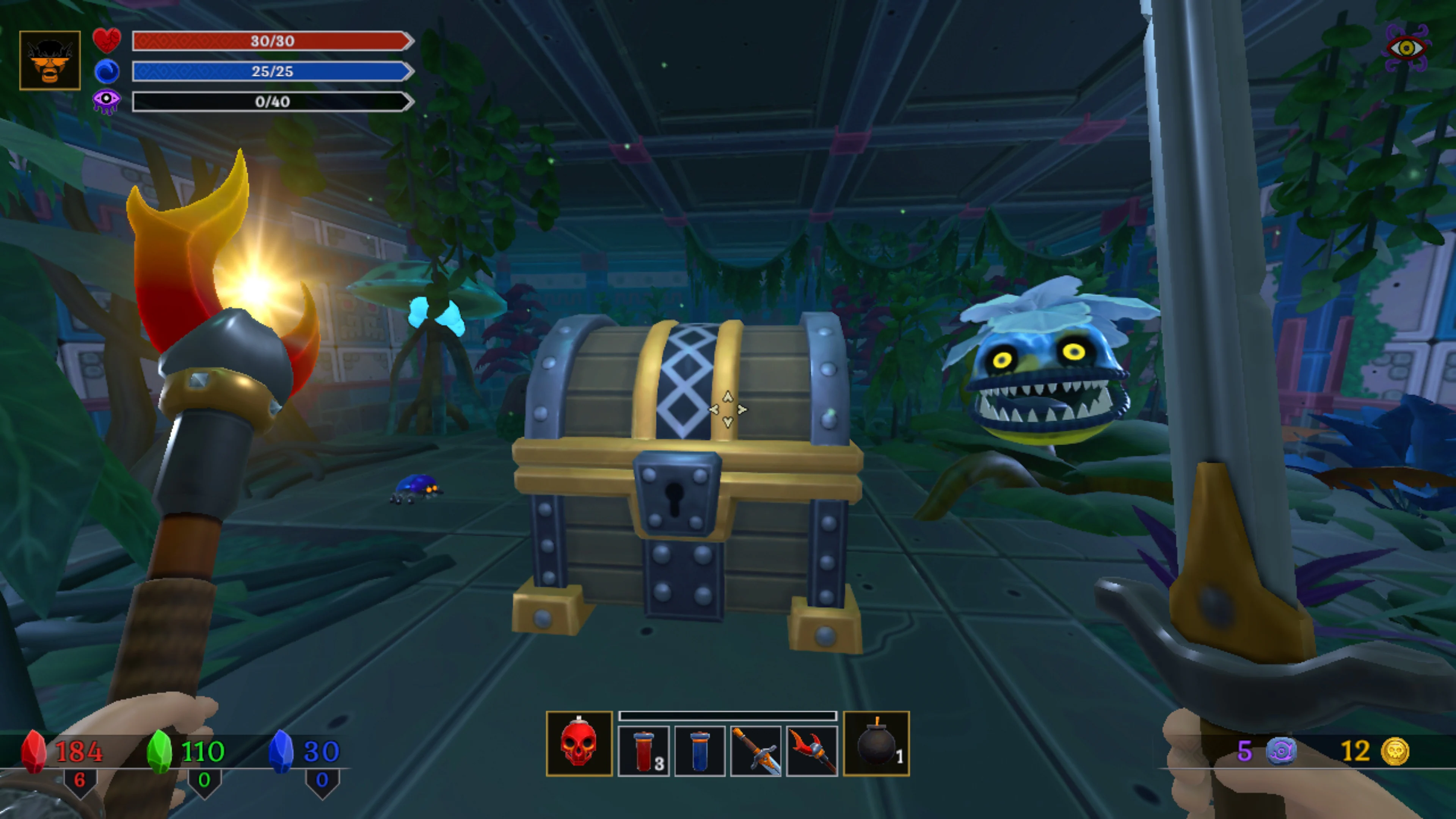The image size is (1456, 819).
Task: Click the interaction arrows on the treasure chest
Action: click(x=728, y=409)
